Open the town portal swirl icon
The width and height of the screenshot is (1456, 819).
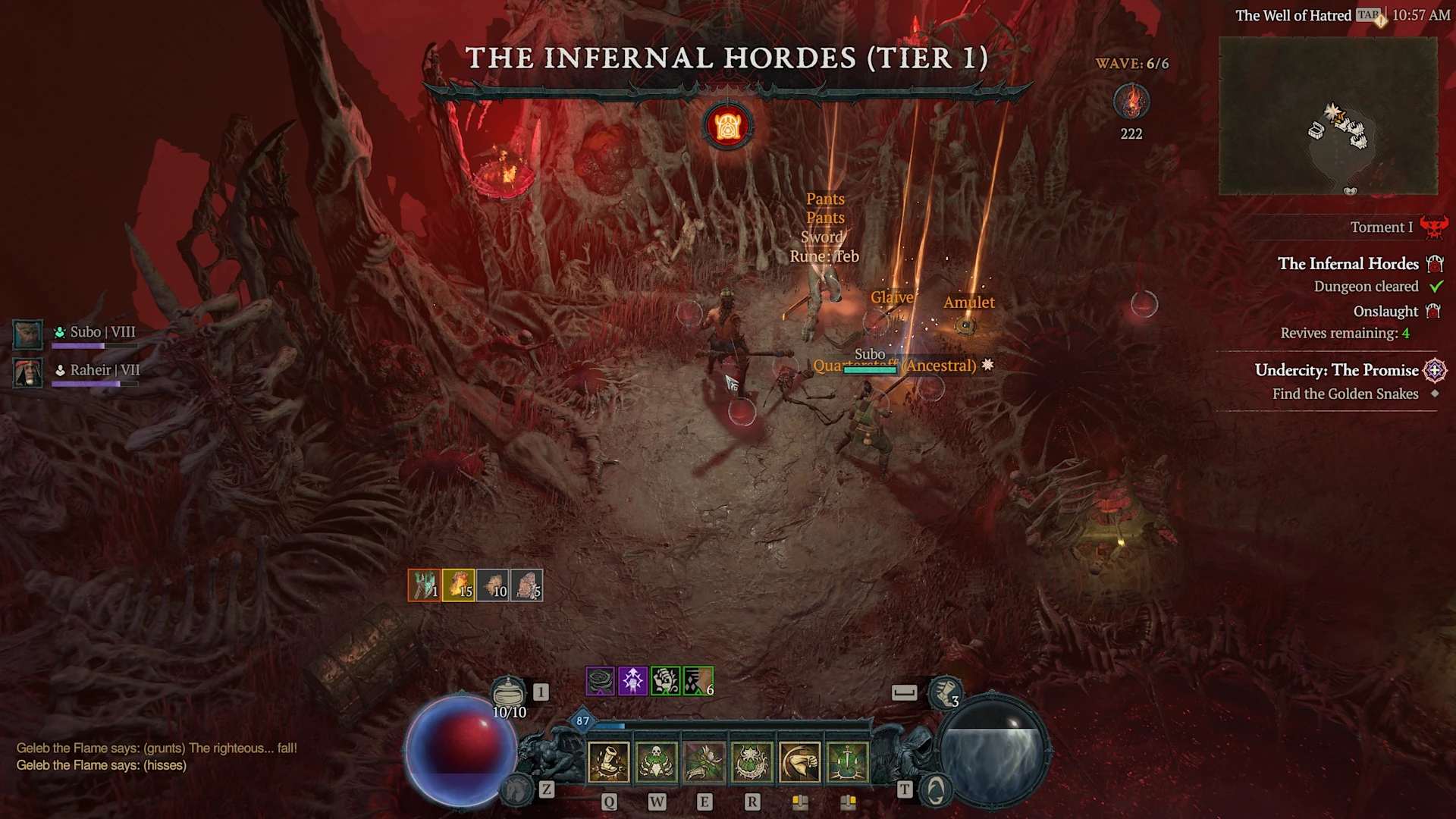tap(935, 791)
